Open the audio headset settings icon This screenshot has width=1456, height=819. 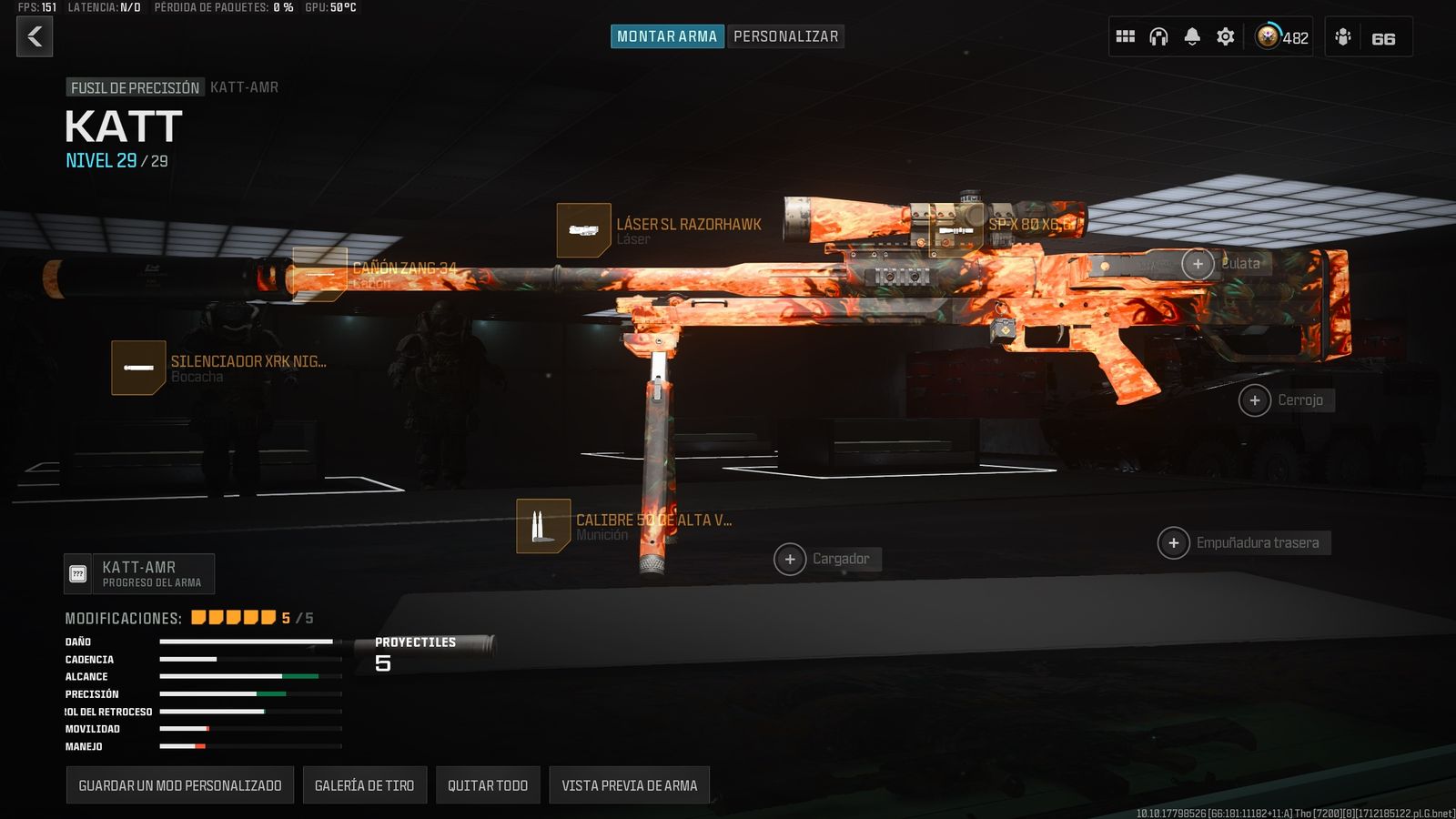point(1158,36)
